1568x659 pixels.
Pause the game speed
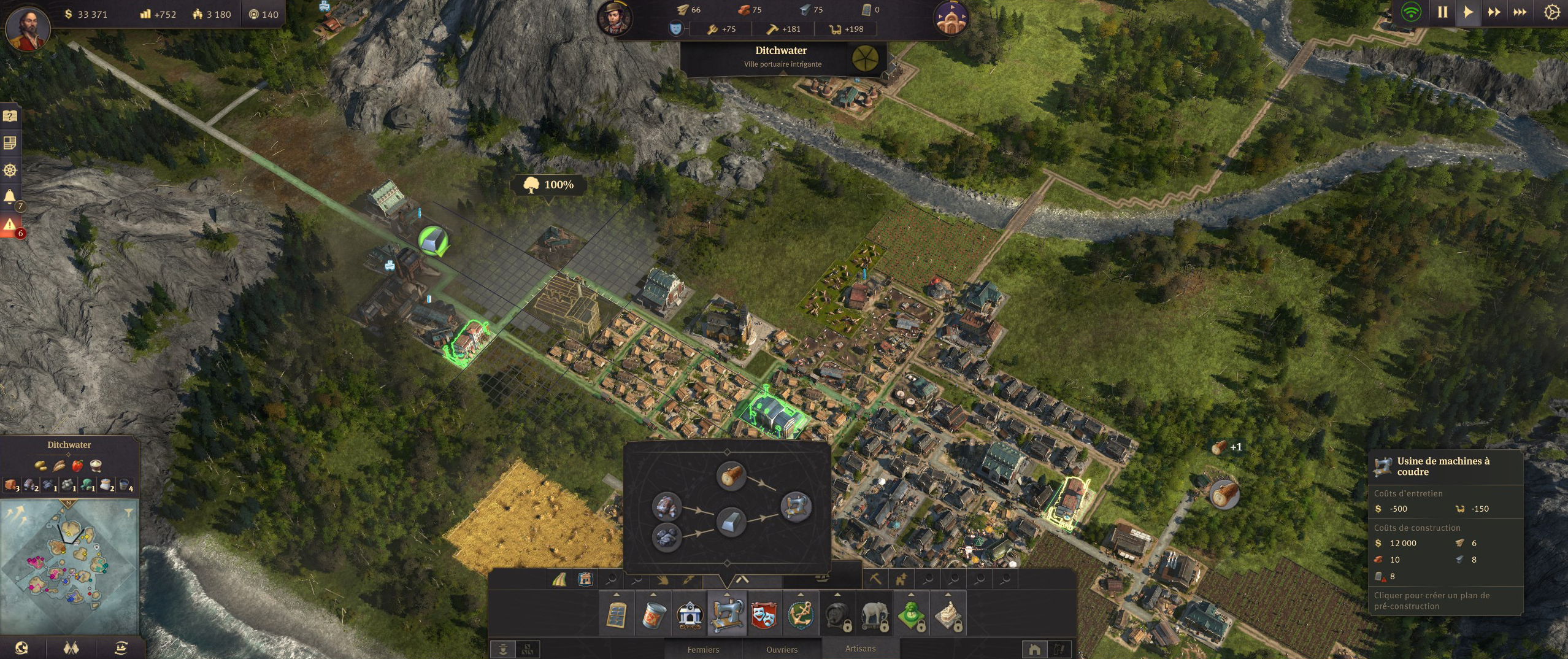[x=1442, y=12]
